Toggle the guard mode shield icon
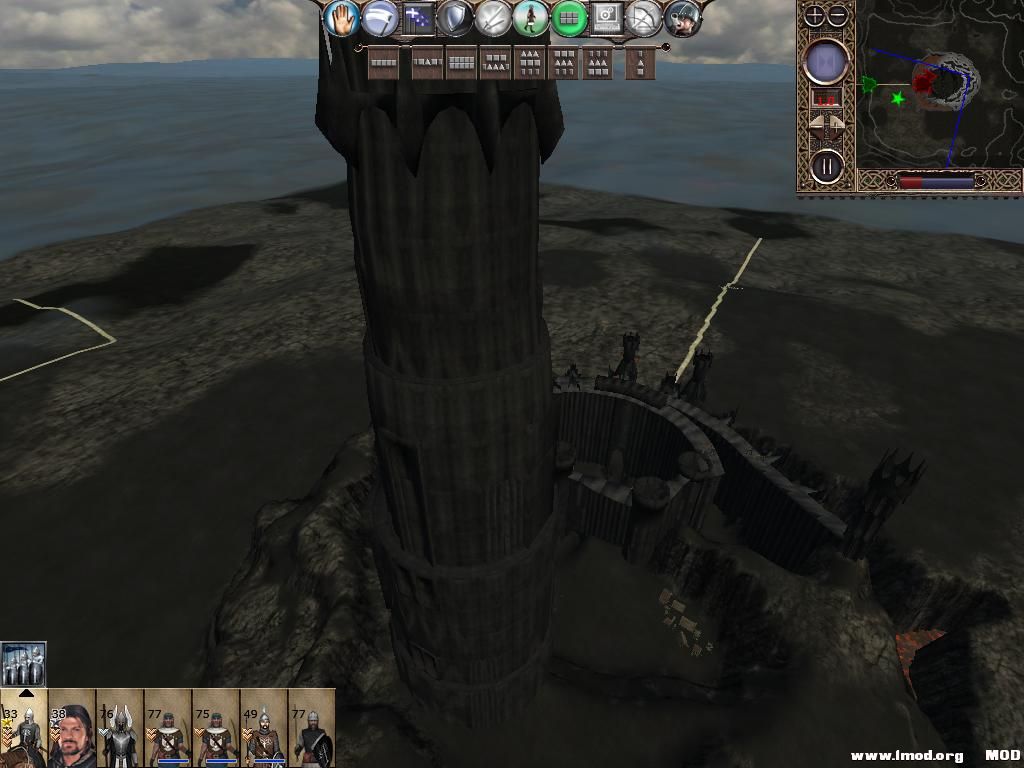 point(455,18)
